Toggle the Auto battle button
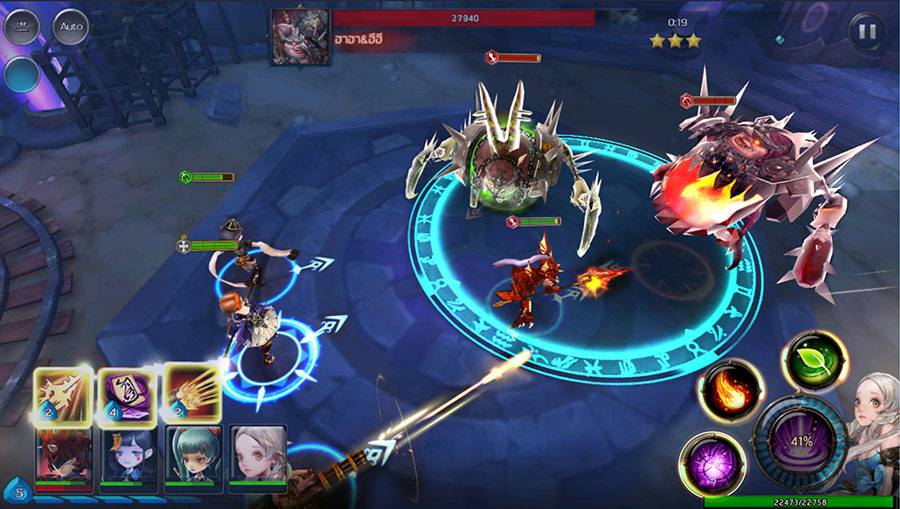The height and width of the screenshot is (509, 900). 71,26
